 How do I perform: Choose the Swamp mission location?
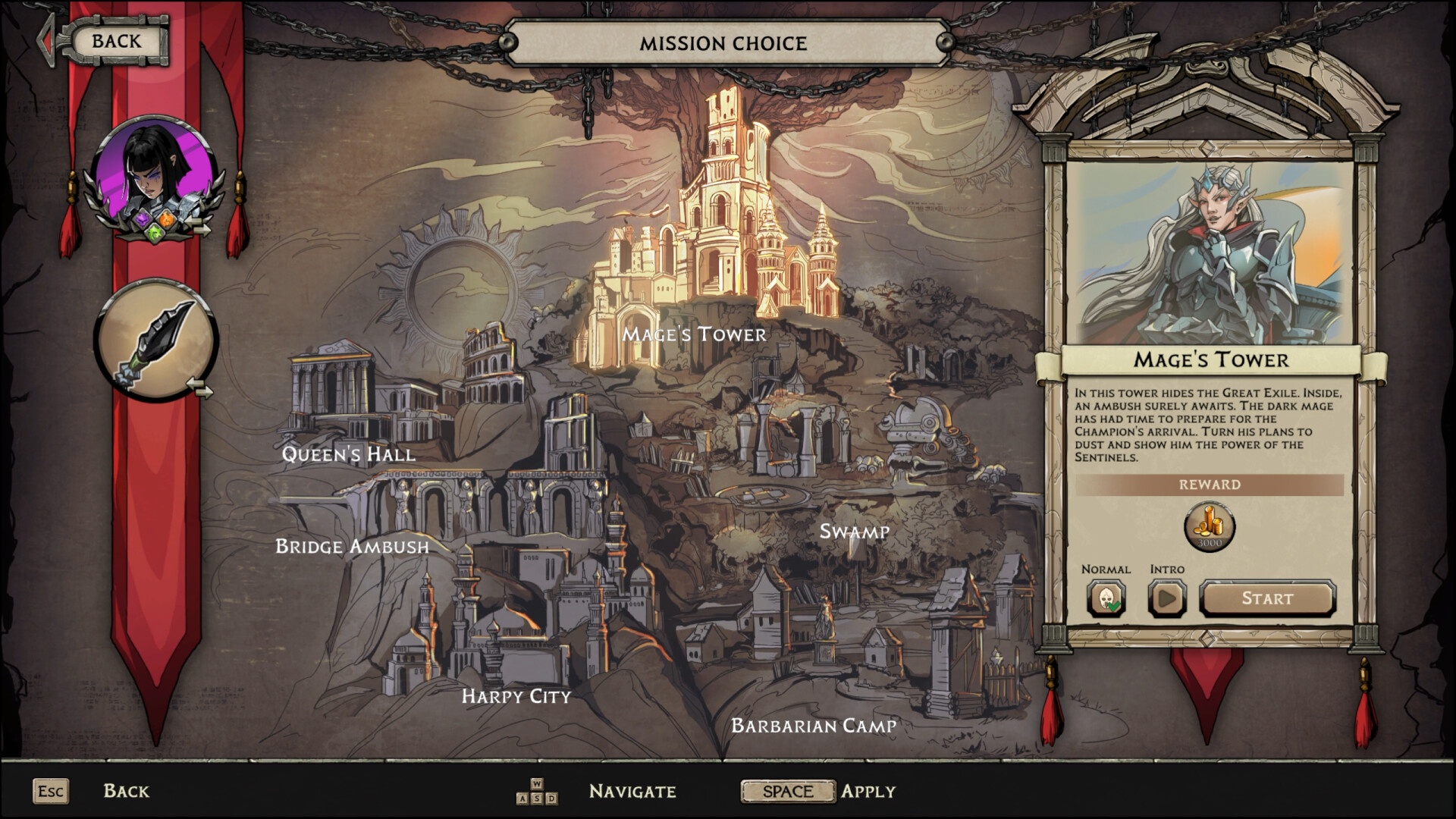tap(854, 532)
